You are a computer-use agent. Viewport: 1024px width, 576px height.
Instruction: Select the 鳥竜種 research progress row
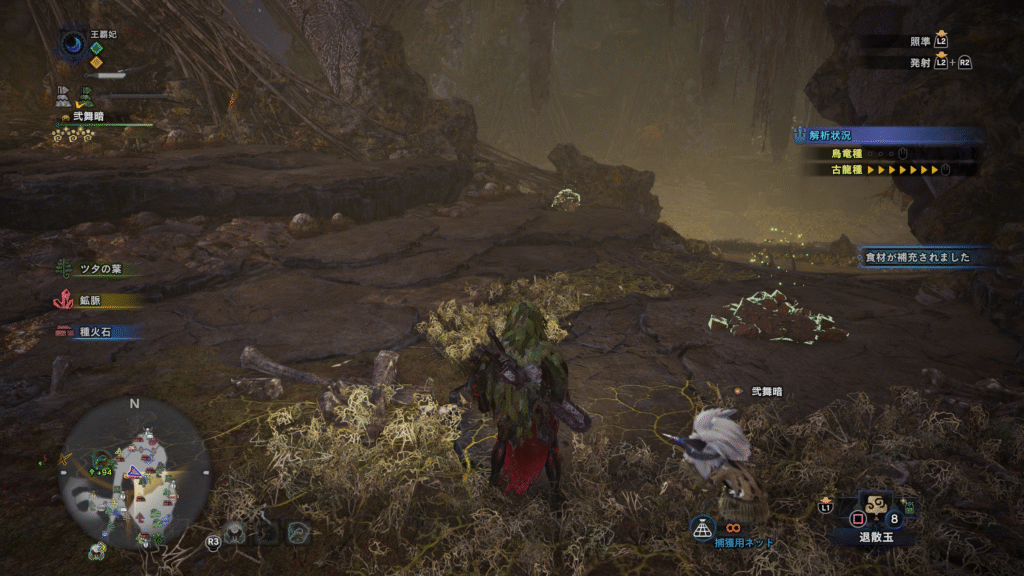coord(880,154)
